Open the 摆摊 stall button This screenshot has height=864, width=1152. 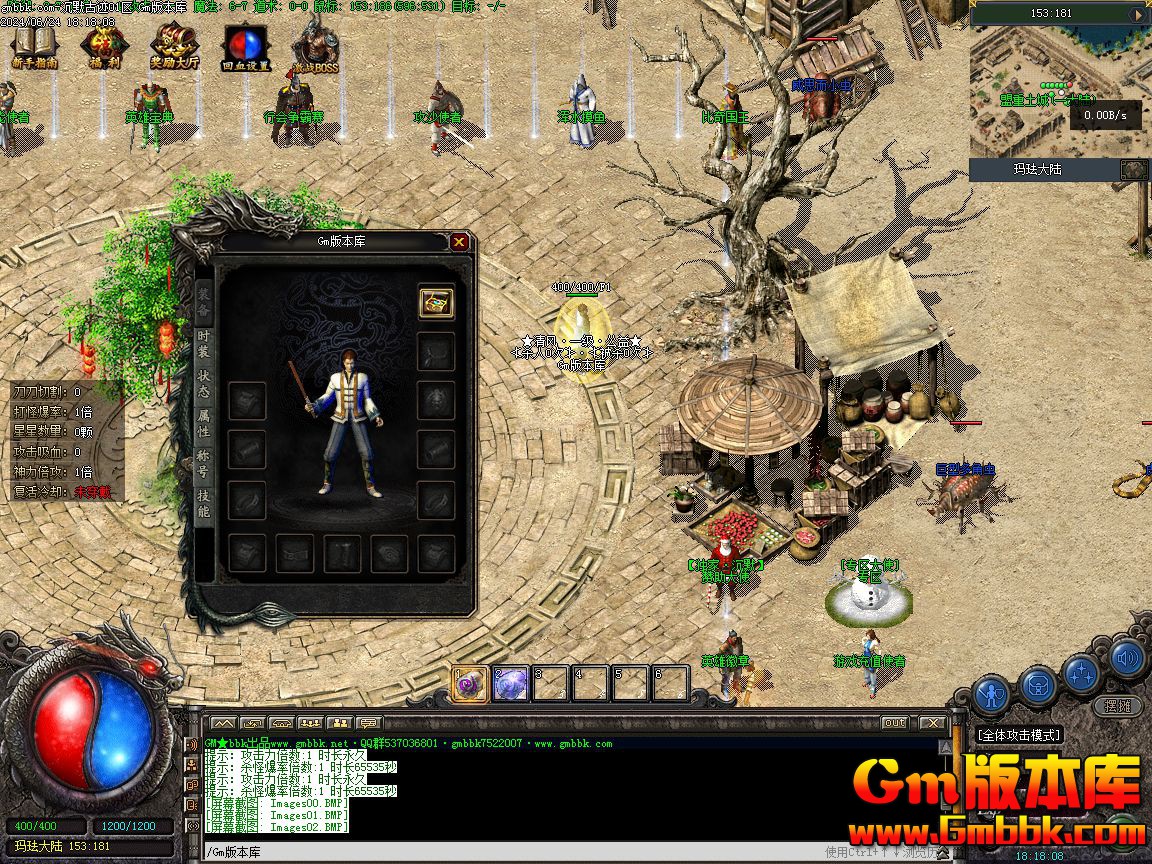tap(1118, 705)
